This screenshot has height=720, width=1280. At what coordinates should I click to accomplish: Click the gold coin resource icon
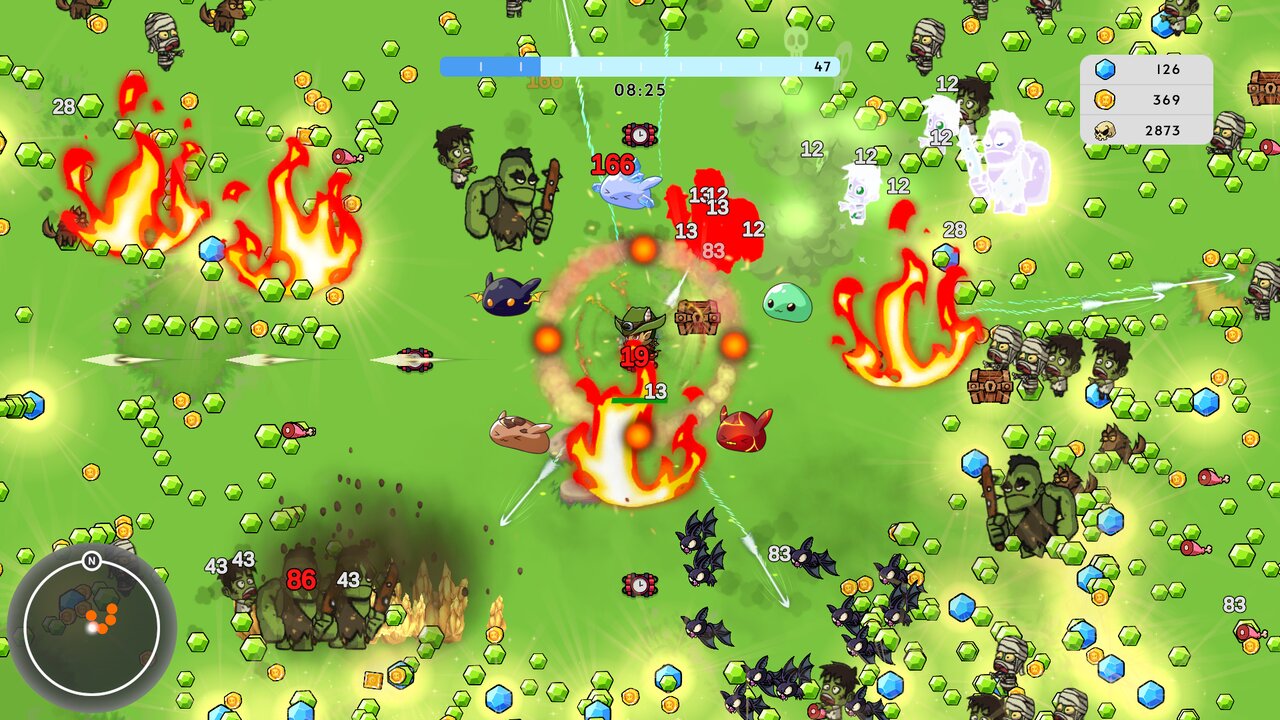(x=1107, y=99)
